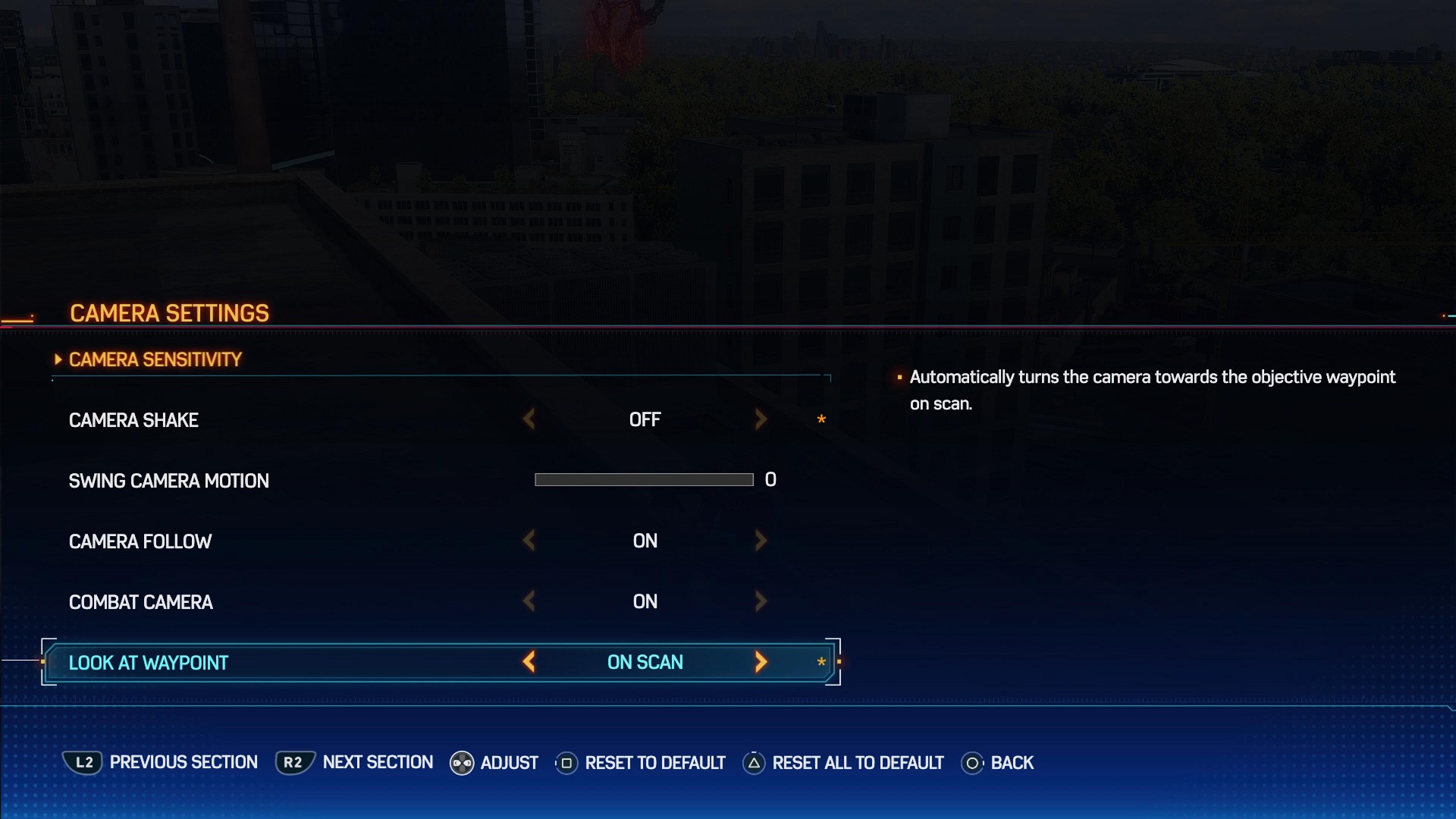This screenshot has height=819, width=1456.
Task: Click the circle Back button icon
Action: (x=971, y=763)
